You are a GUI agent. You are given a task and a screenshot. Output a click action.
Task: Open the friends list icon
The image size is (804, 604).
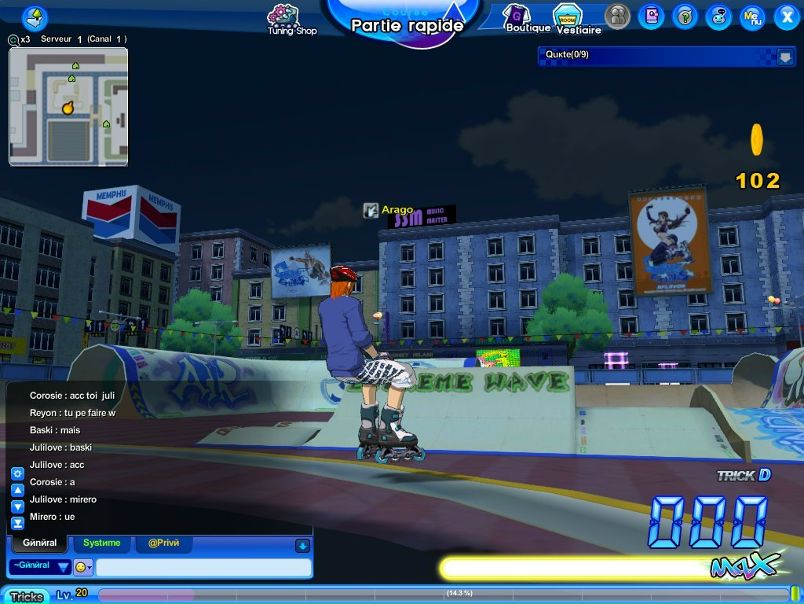pos(618,16)
